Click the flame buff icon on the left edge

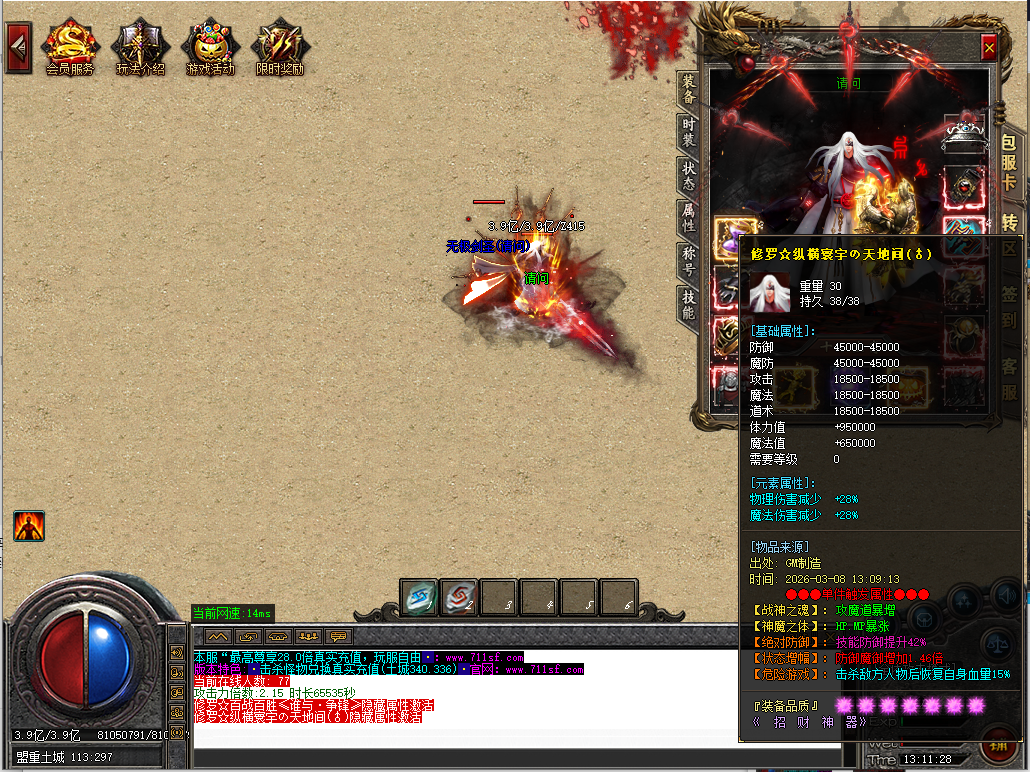tap(29, 526)
